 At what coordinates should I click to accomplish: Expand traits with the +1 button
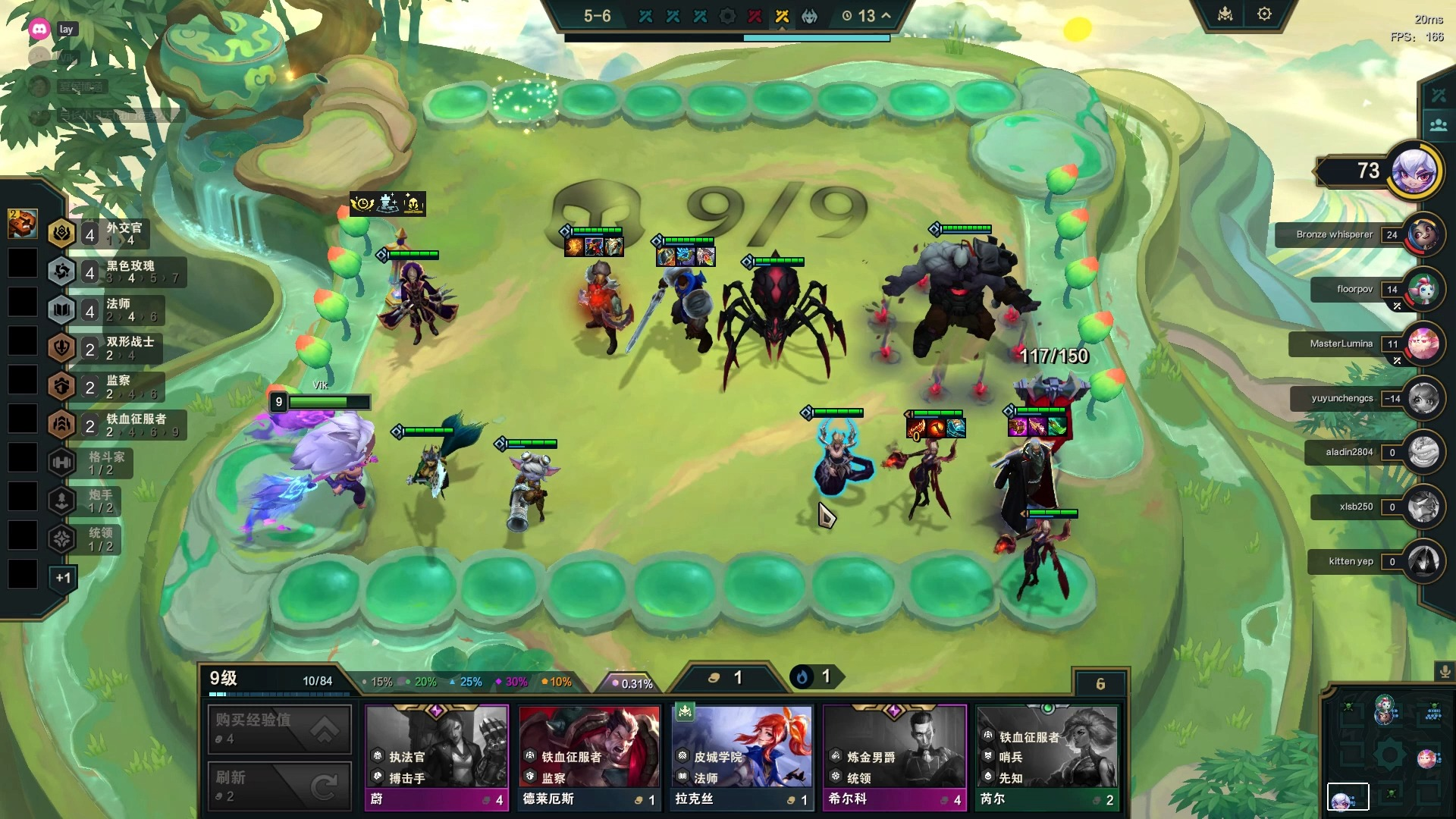tap(63, 578)
